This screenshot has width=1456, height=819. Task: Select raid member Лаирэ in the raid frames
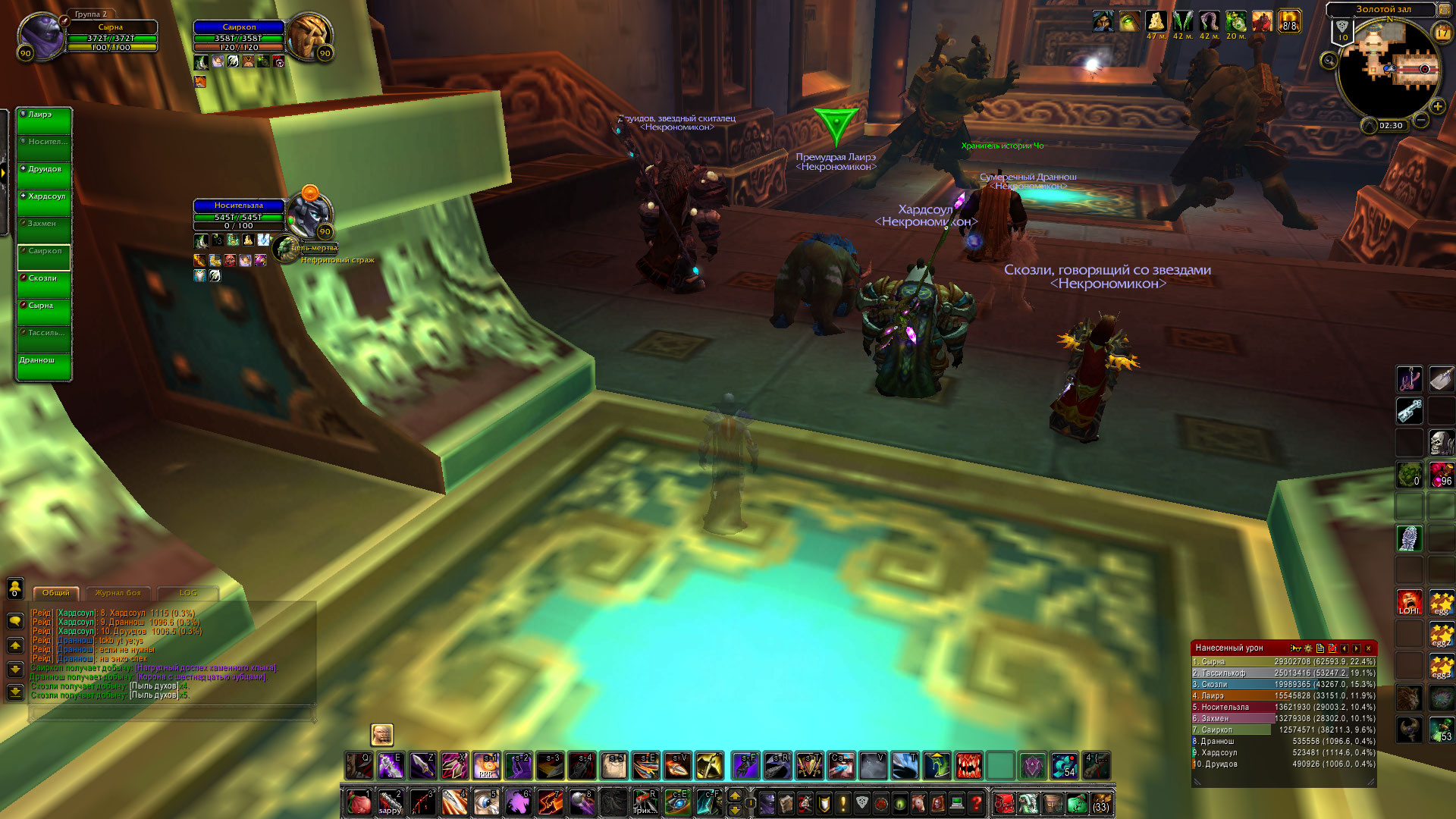point(43,121)
